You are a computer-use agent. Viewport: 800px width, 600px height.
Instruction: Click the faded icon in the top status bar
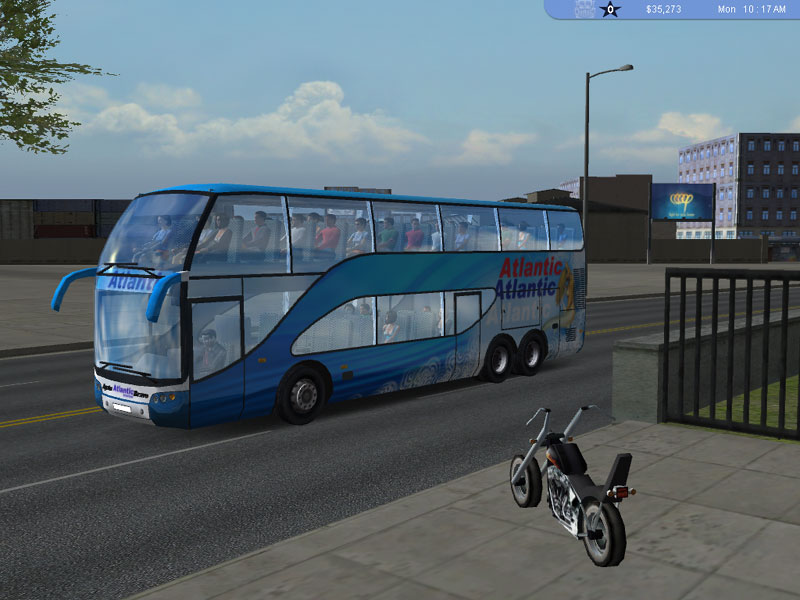point(585,9)
